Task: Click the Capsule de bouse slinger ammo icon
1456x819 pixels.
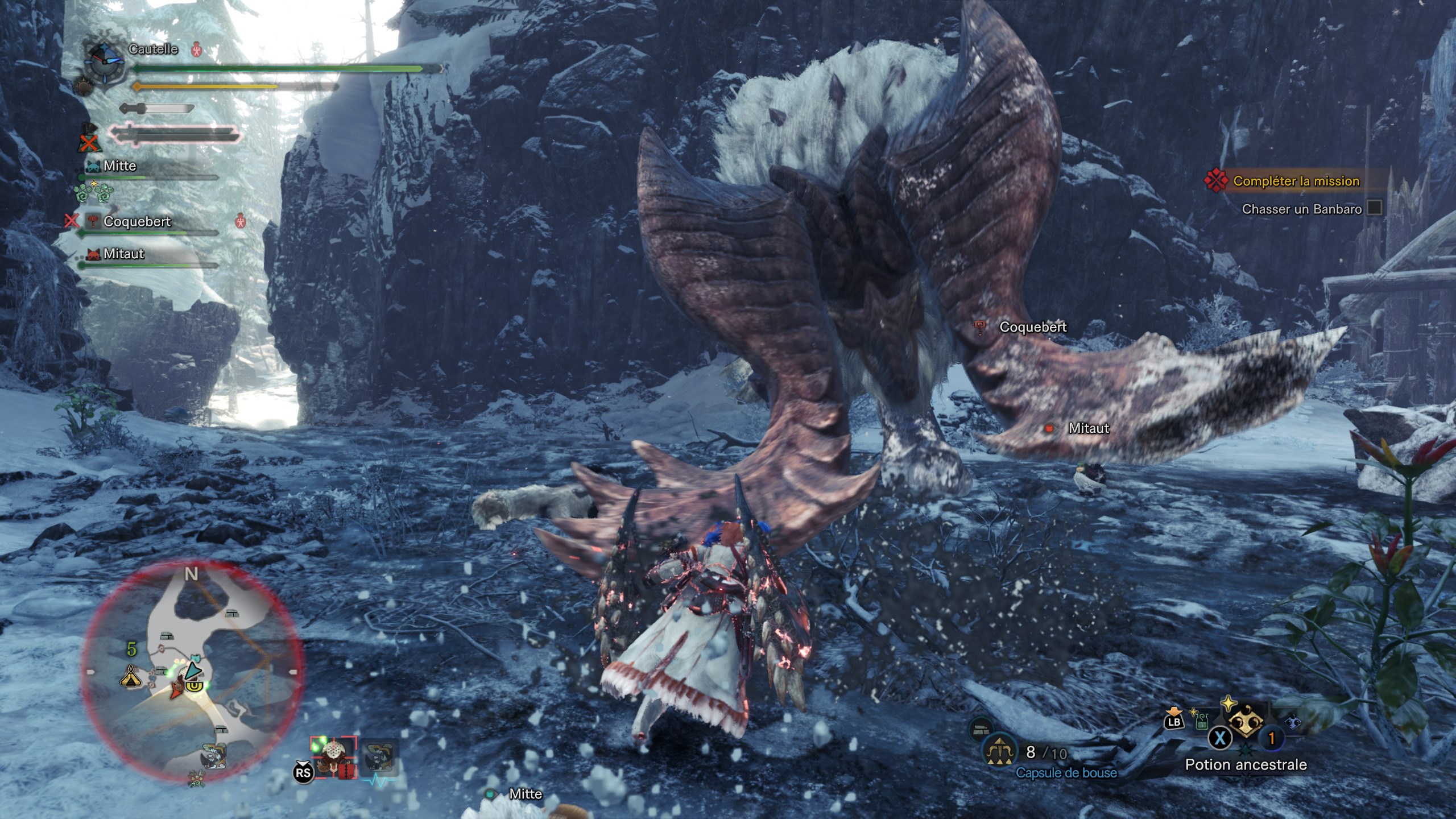Action: [x=1000, y=751]
